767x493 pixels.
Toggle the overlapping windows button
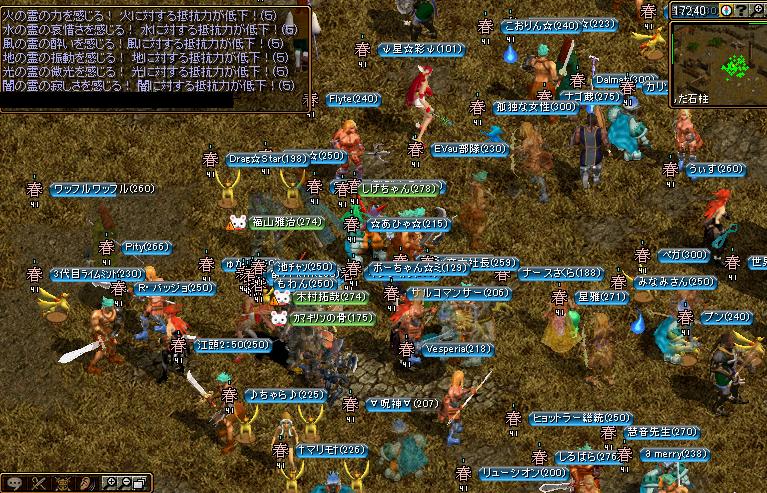pos(139,484)
